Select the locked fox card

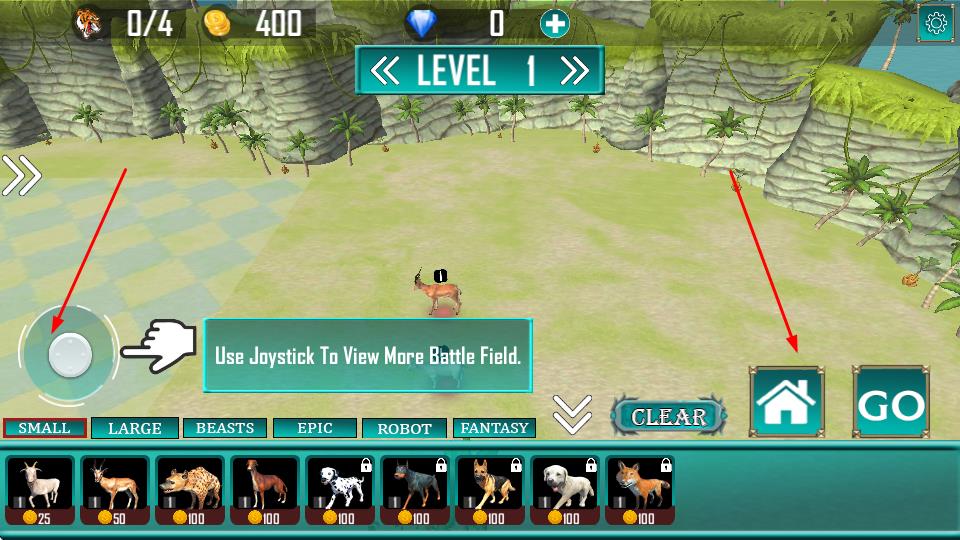[640, 491]
